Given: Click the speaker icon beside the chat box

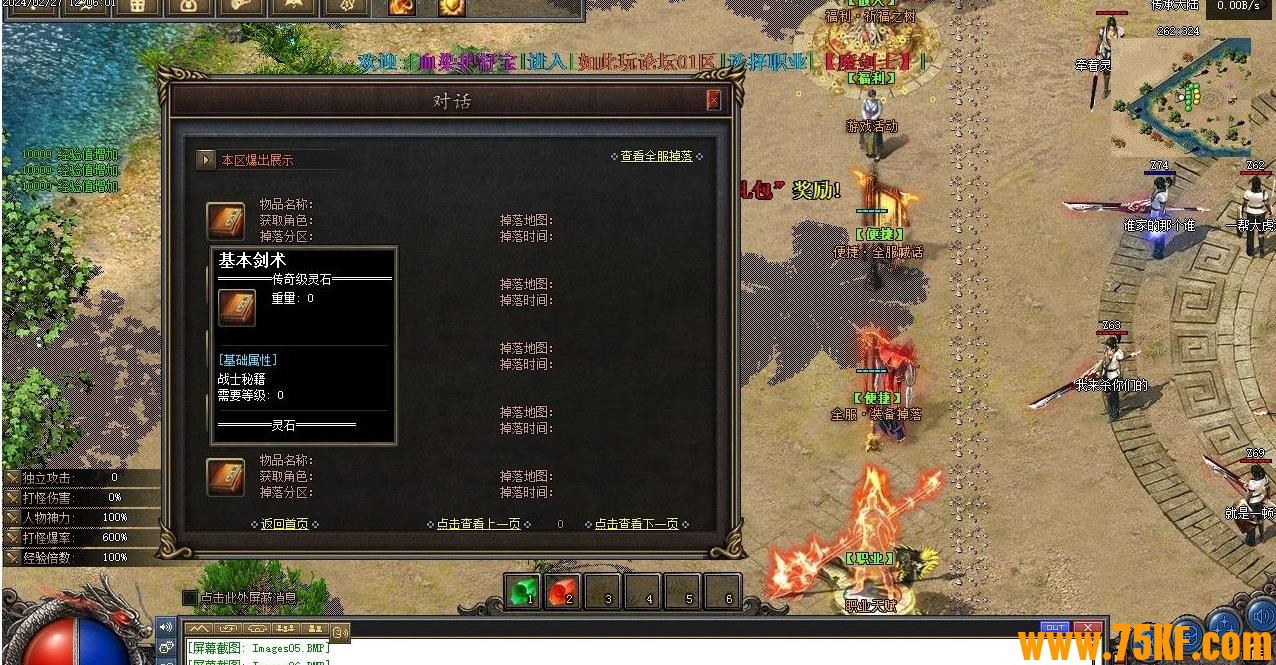Looking at the screenshot, I should 165,627.
